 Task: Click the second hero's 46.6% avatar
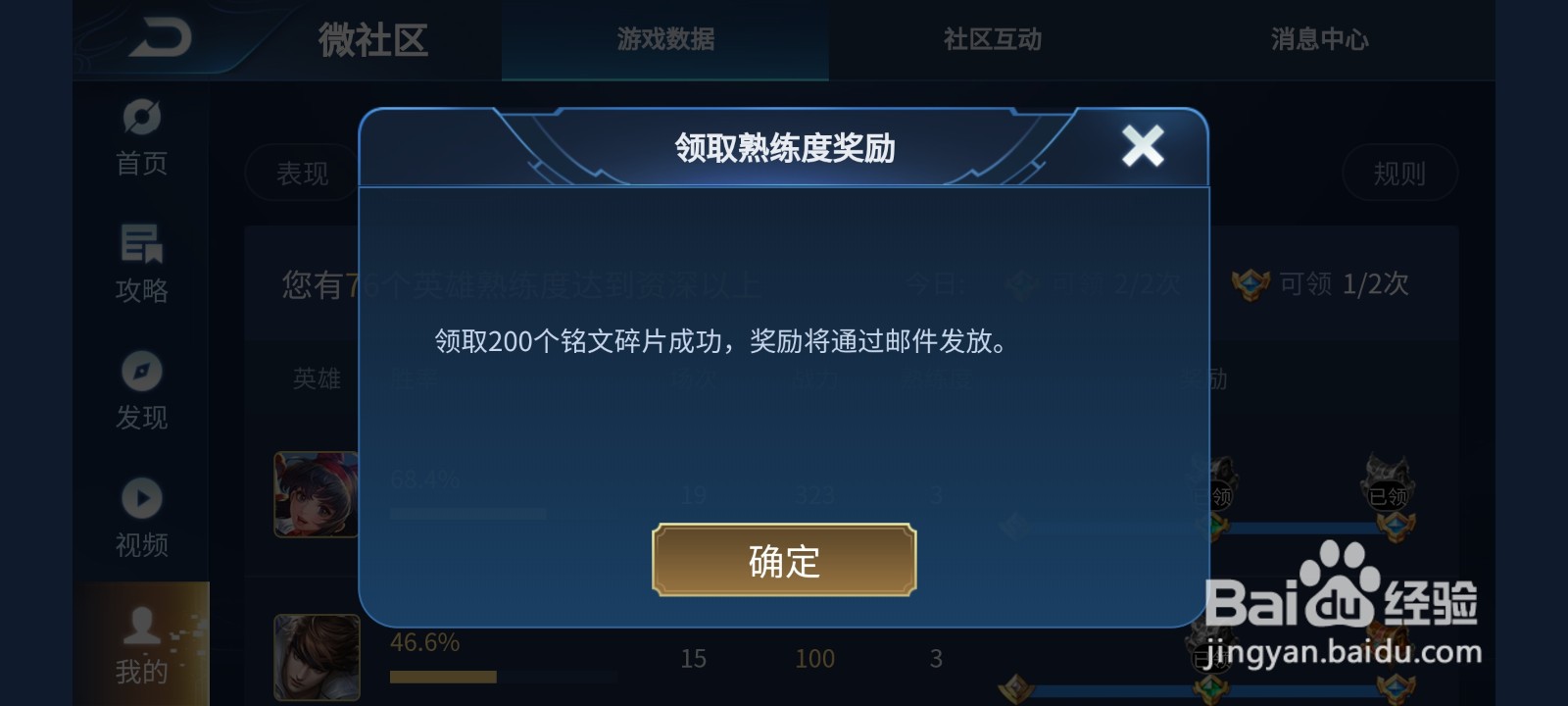(316, 659)
